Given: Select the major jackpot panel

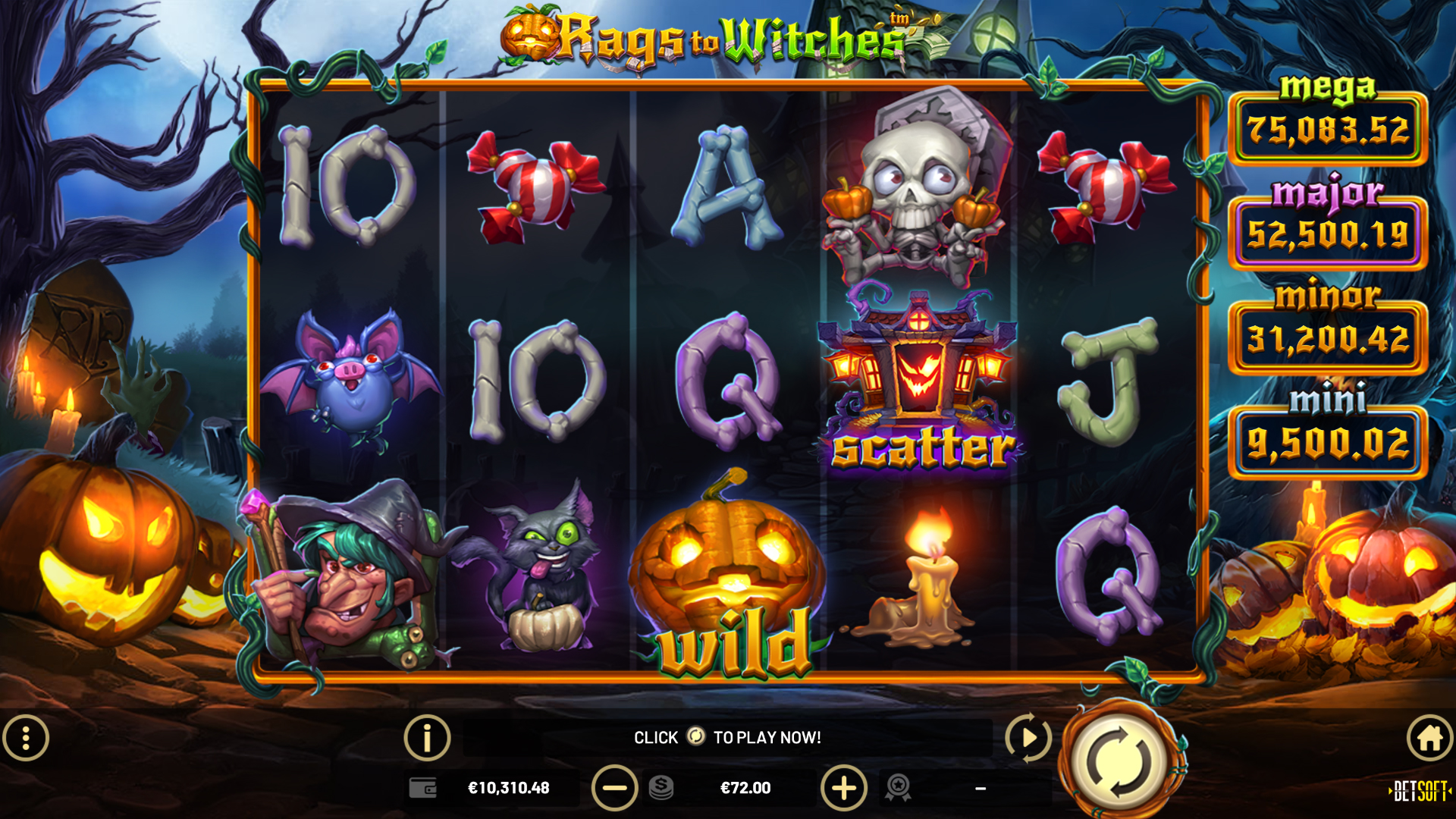Looking at the screenshot, I should coord(1328,234).
